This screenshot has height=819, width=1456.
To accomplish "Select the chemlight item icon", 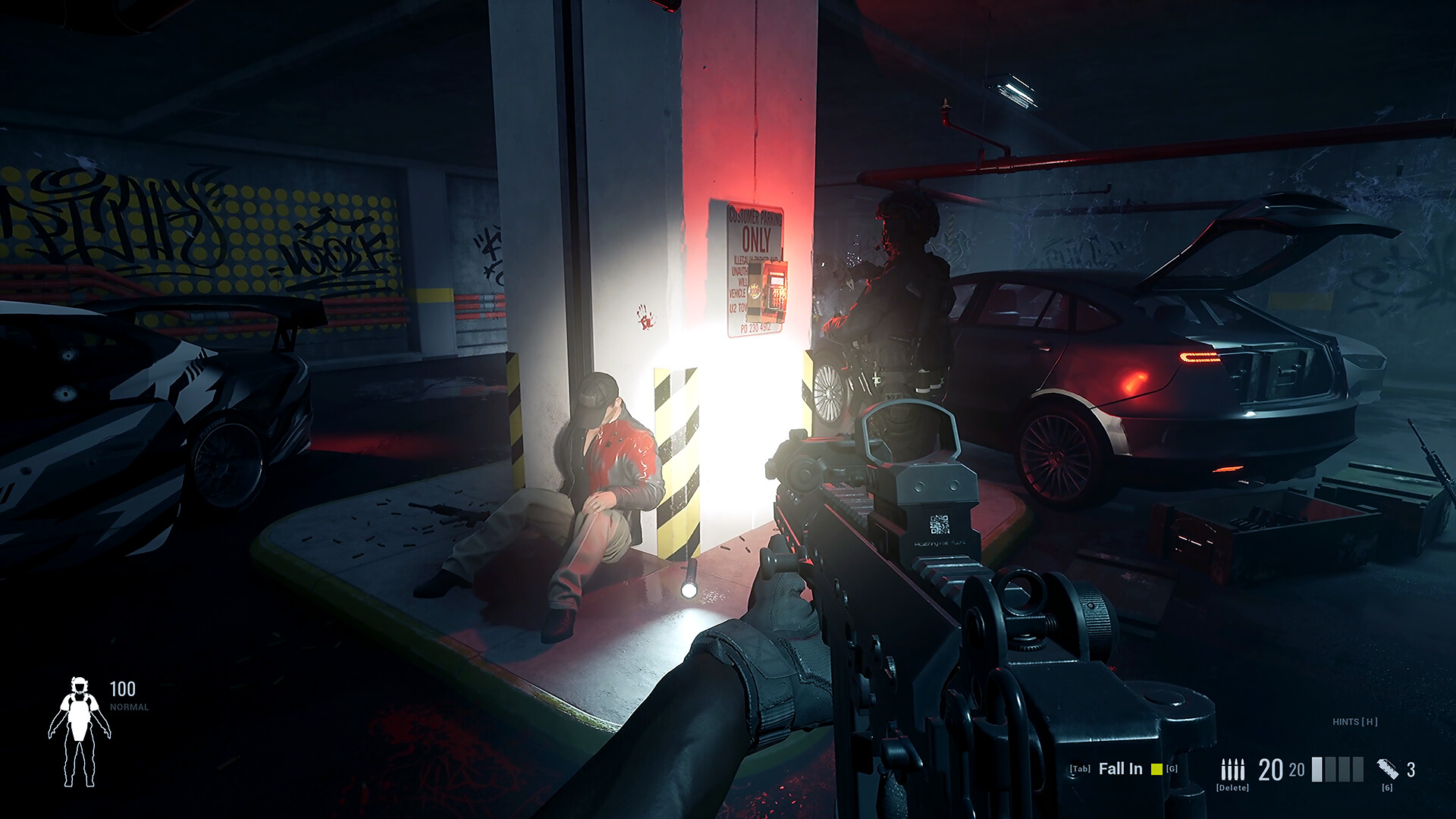I will (1388, 769).
